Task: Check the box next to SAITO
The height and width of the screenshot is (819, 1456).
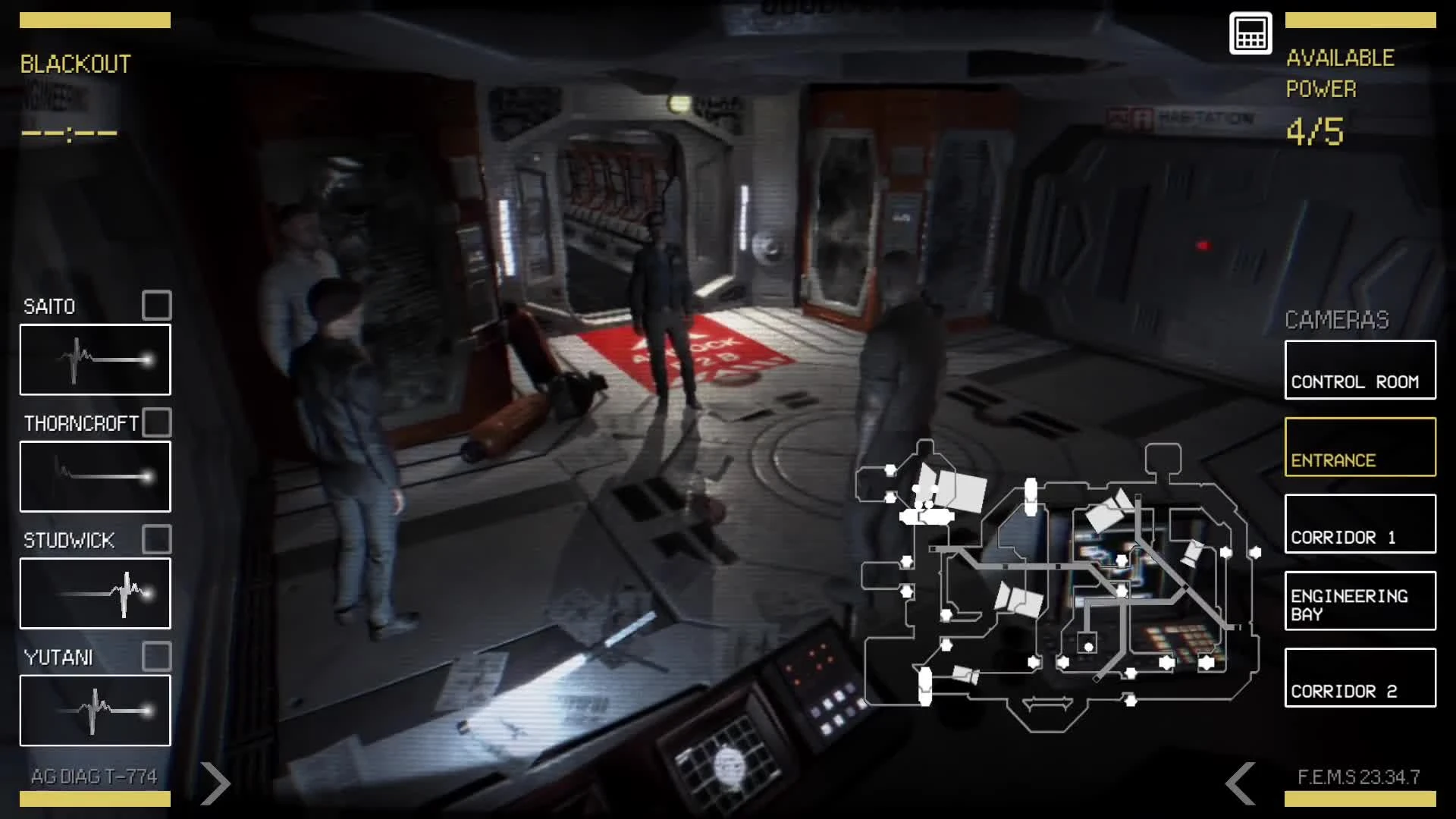Action: (x=157, y=306)
